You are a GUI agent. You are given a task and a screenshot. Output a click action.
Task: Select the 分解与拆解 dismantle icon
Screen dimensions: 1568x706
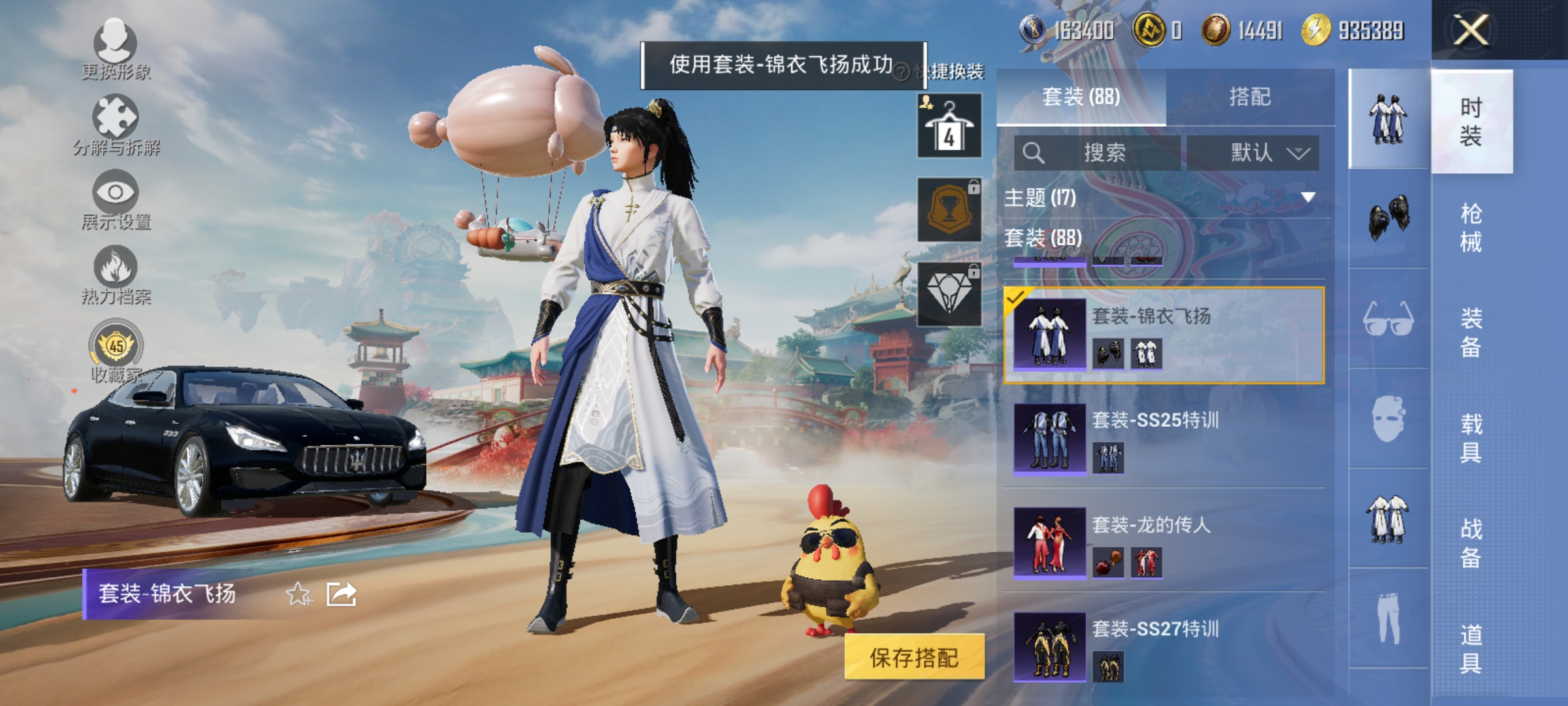point(114,121)
